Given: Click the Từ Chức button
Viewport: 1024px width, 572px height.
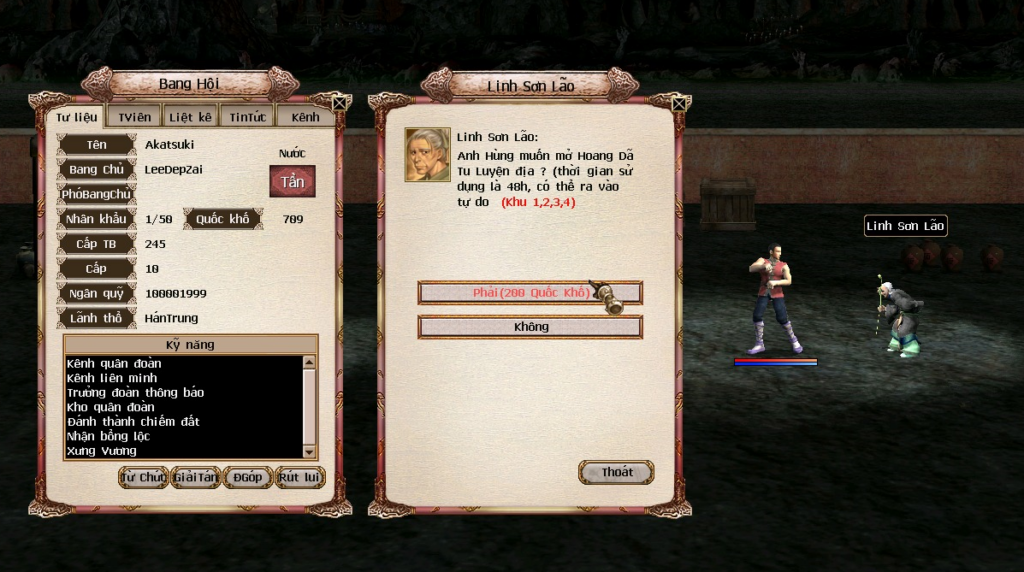Looking at the screenshot, I should 143,478.
